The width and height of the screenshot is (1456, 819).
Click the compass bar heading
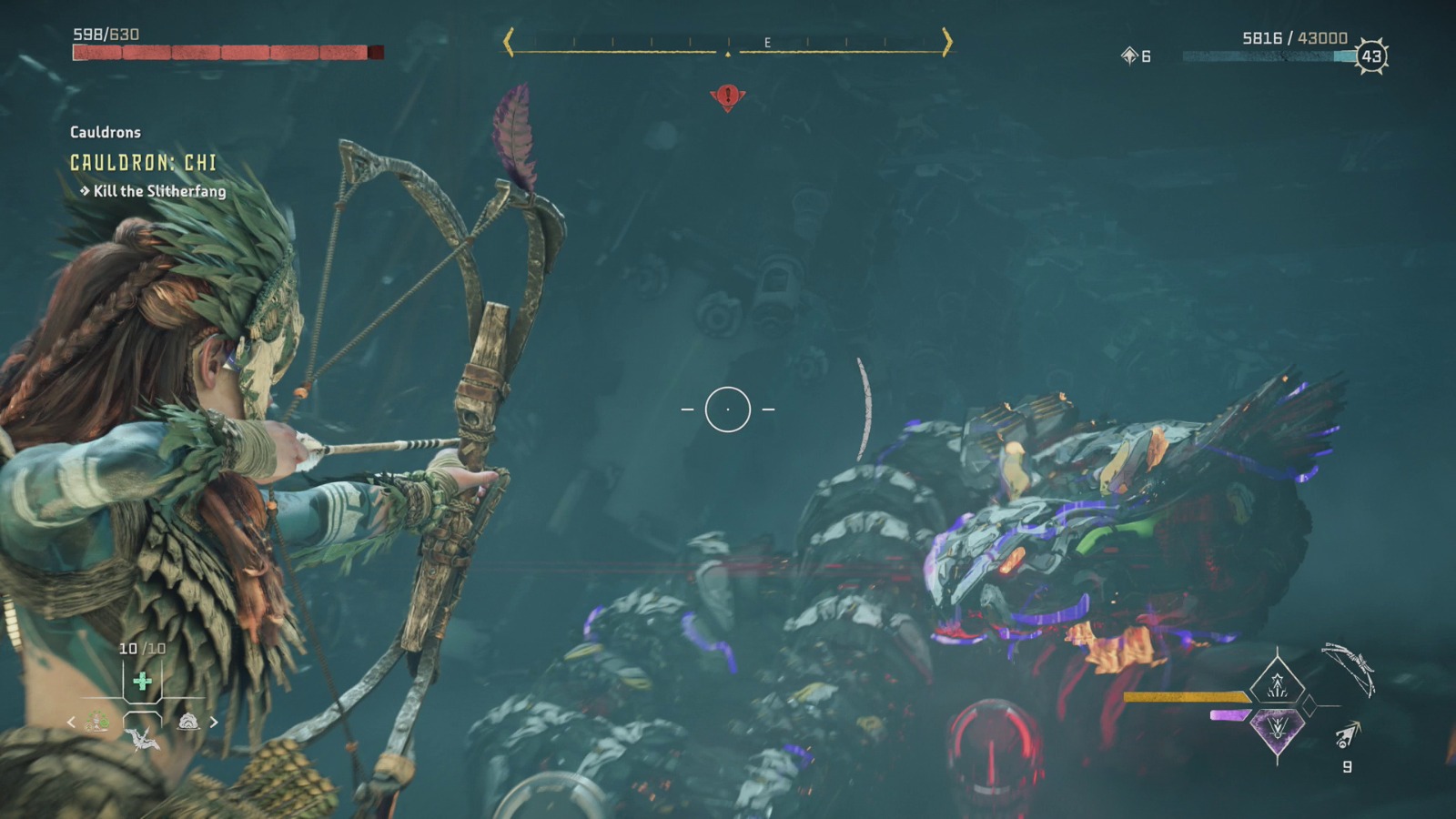(x=728, y=43)
